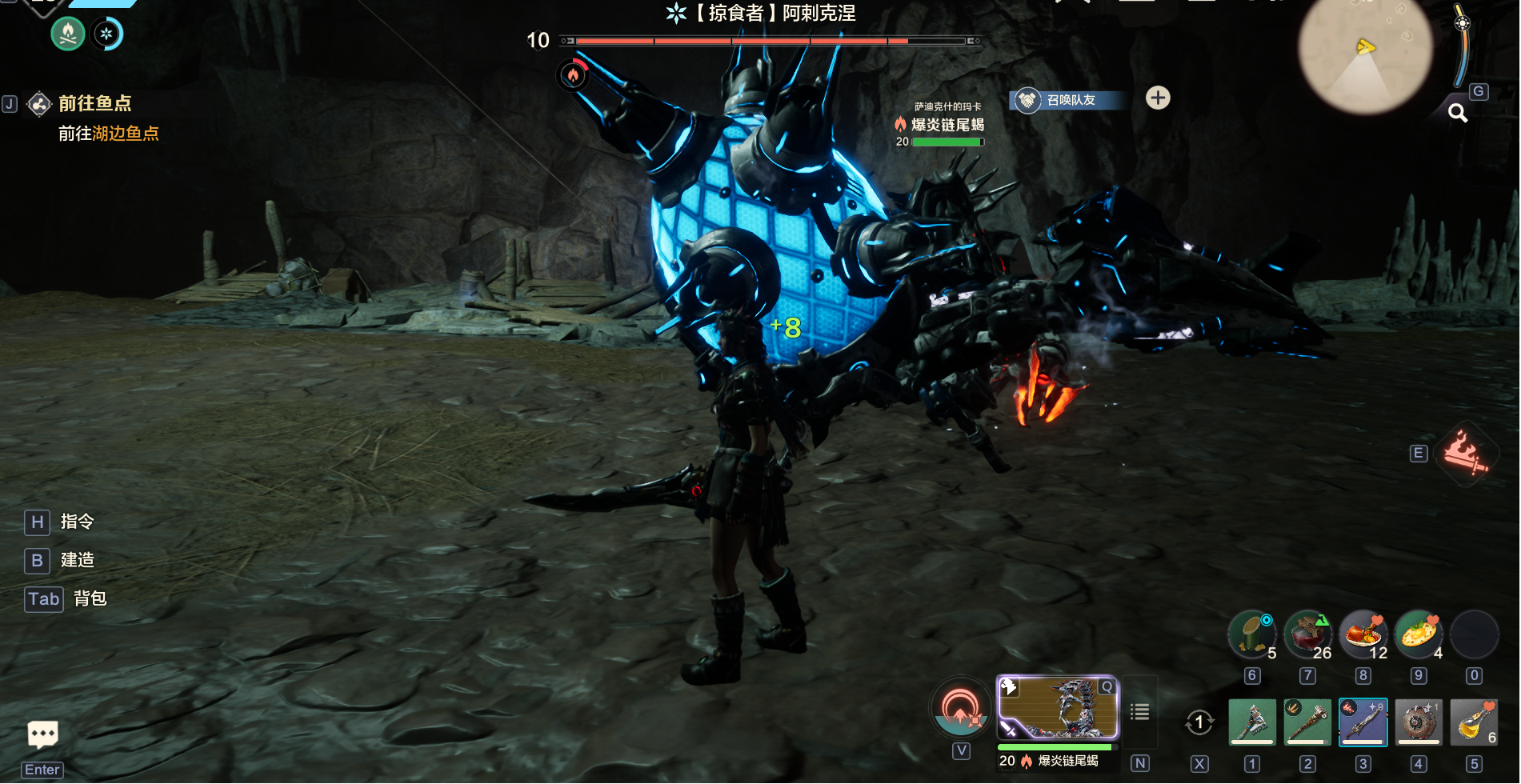Image resolution: width=1521 pixels, height=784 pixels.
Task: Select the highlighted greatsword hotbar slot
Action: 1363,722
